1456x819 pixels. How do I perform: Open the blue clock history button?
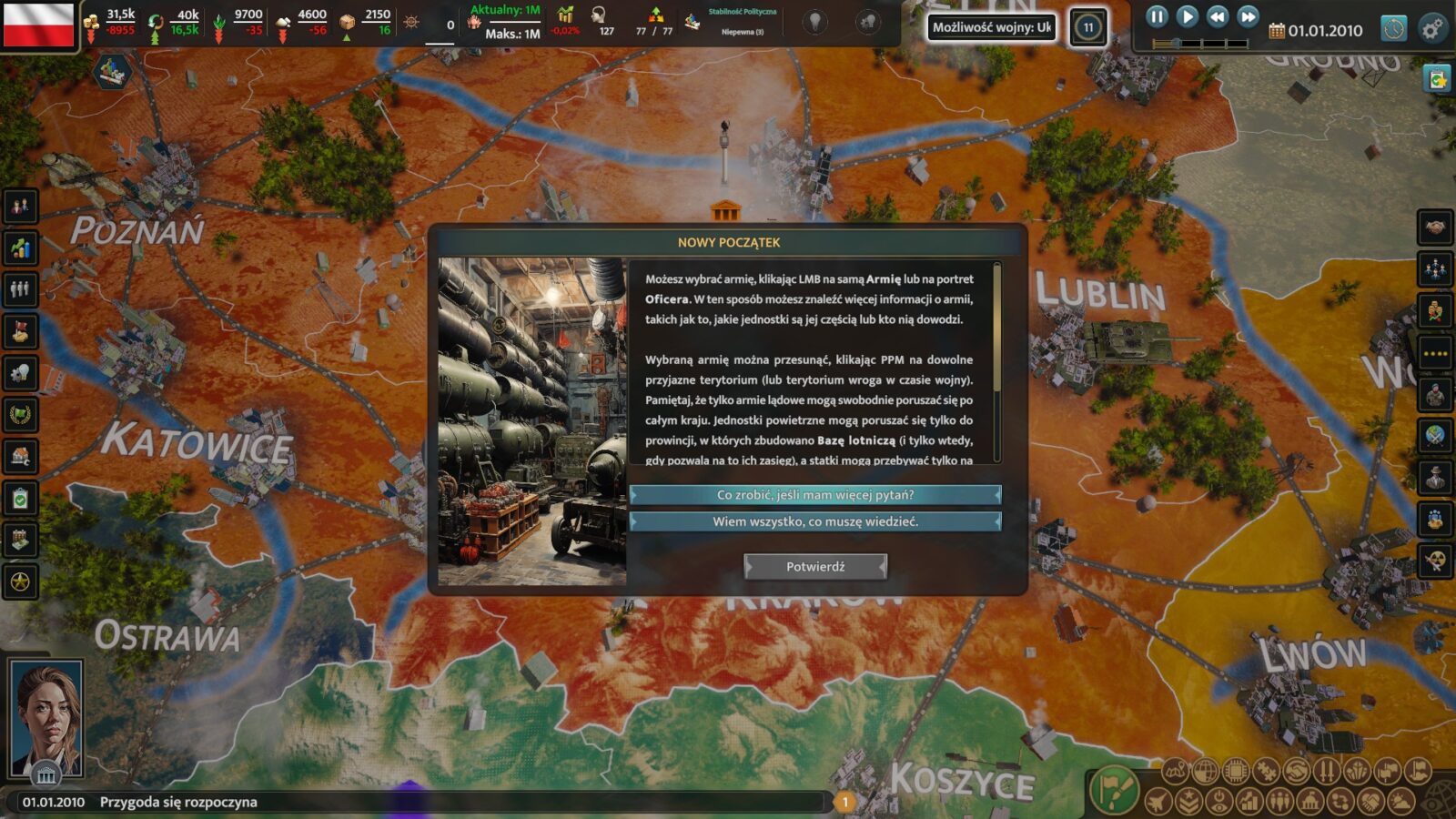pyautogui.click(x=1393, y=29)
